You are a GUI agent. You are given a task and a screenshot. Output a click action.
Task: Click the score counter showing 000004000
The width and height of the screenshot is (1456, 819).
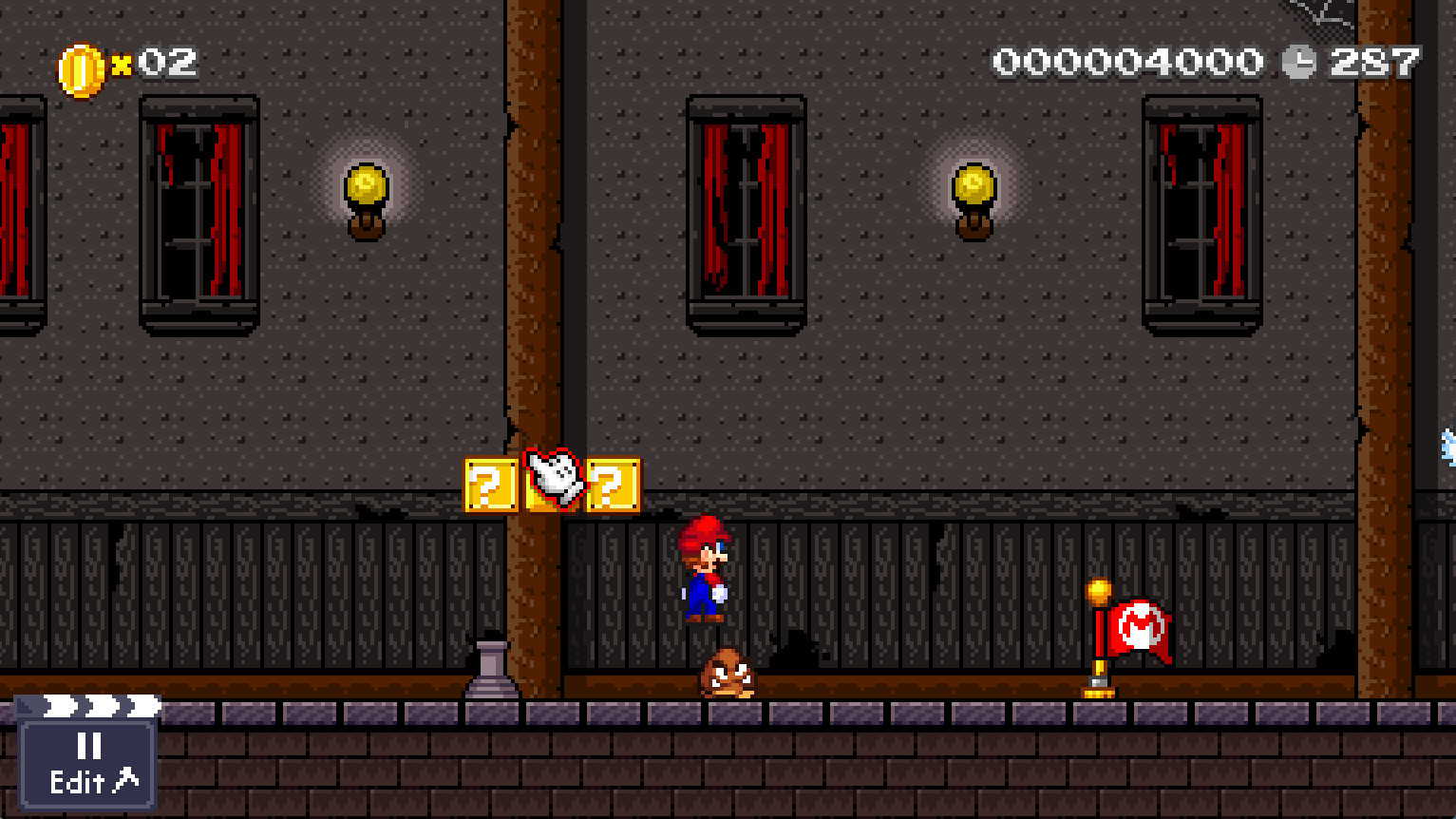pos(1125,61)
